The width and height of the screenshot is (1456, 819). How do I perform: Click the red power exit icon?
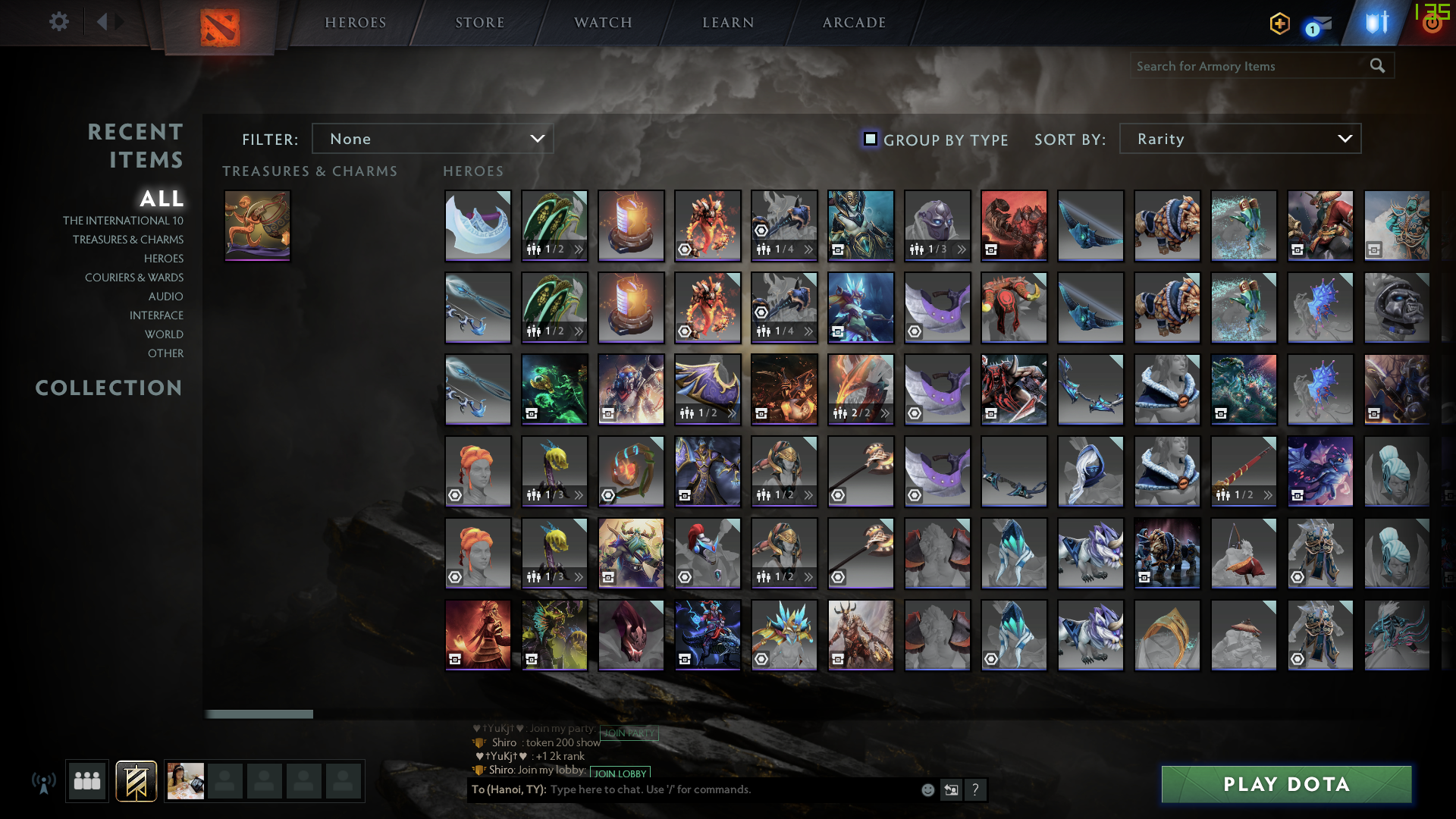point(1432,22)
